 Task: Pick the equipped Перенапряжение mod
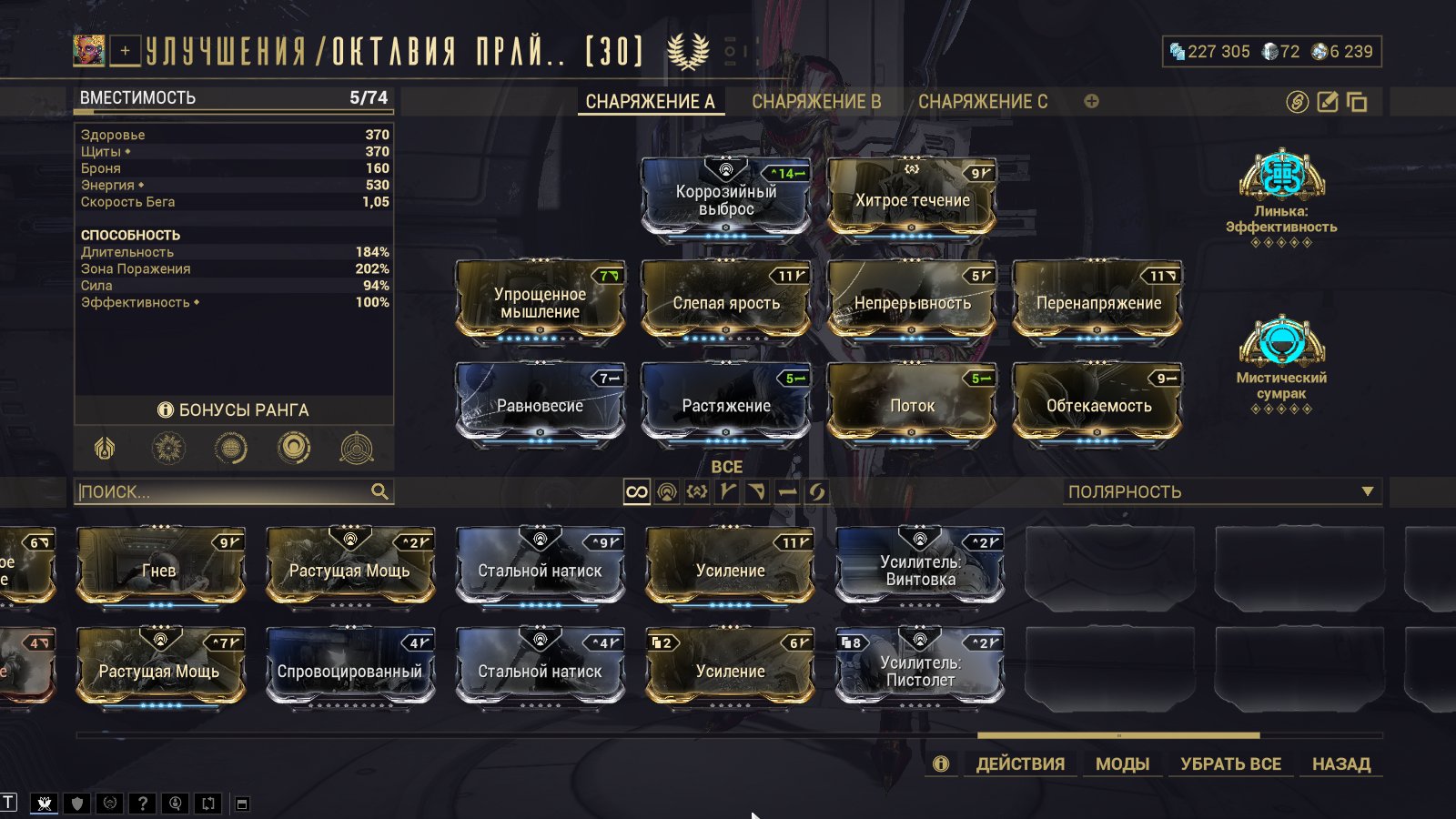click(1097, 301)
